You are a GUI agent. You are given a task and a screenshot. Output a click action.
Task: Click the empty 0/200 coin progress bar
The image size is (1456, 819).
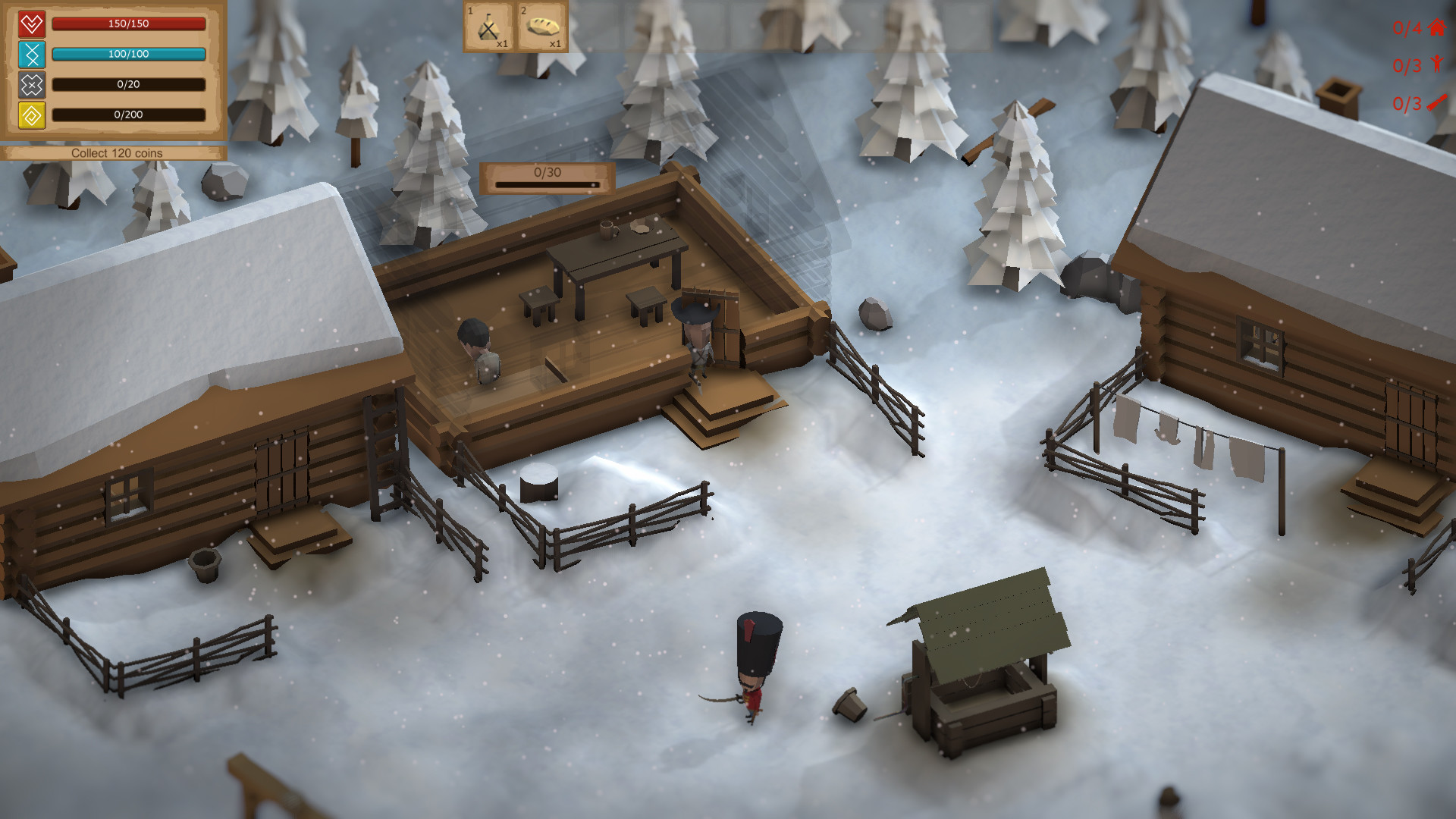[x=129, y=115]
